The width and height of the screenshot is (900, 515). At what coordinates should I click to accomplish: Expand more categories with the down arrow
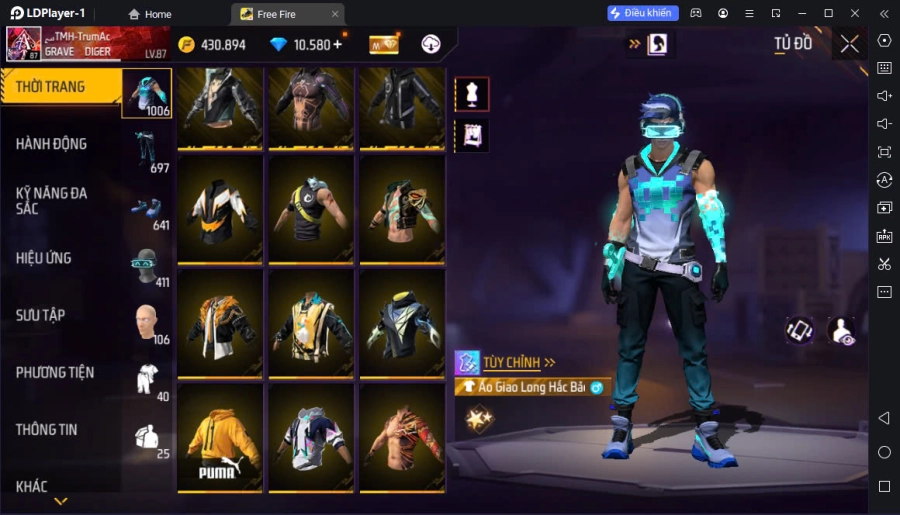point(61,501)
